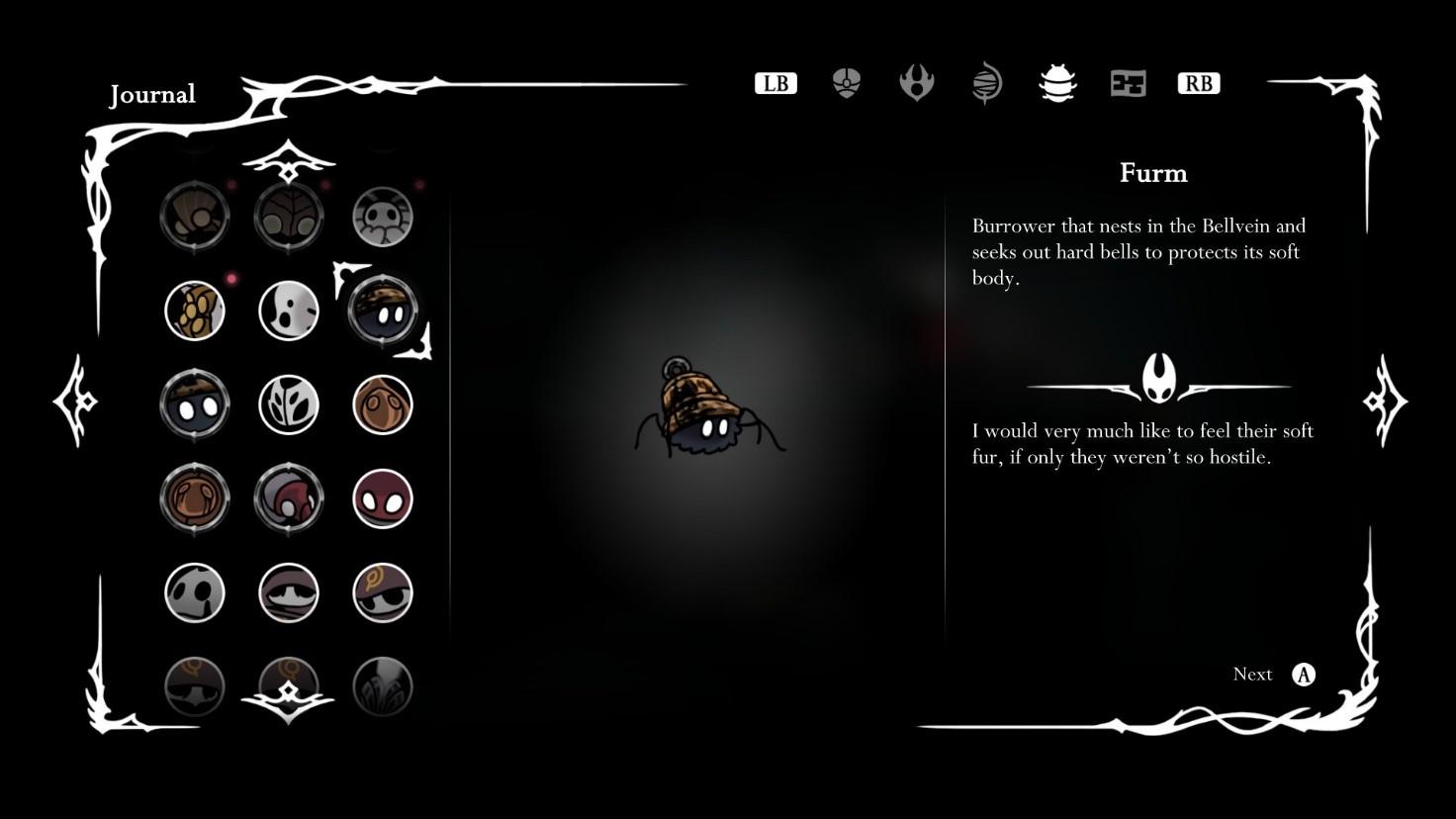Select the white ghost-face journal entry

289,311
